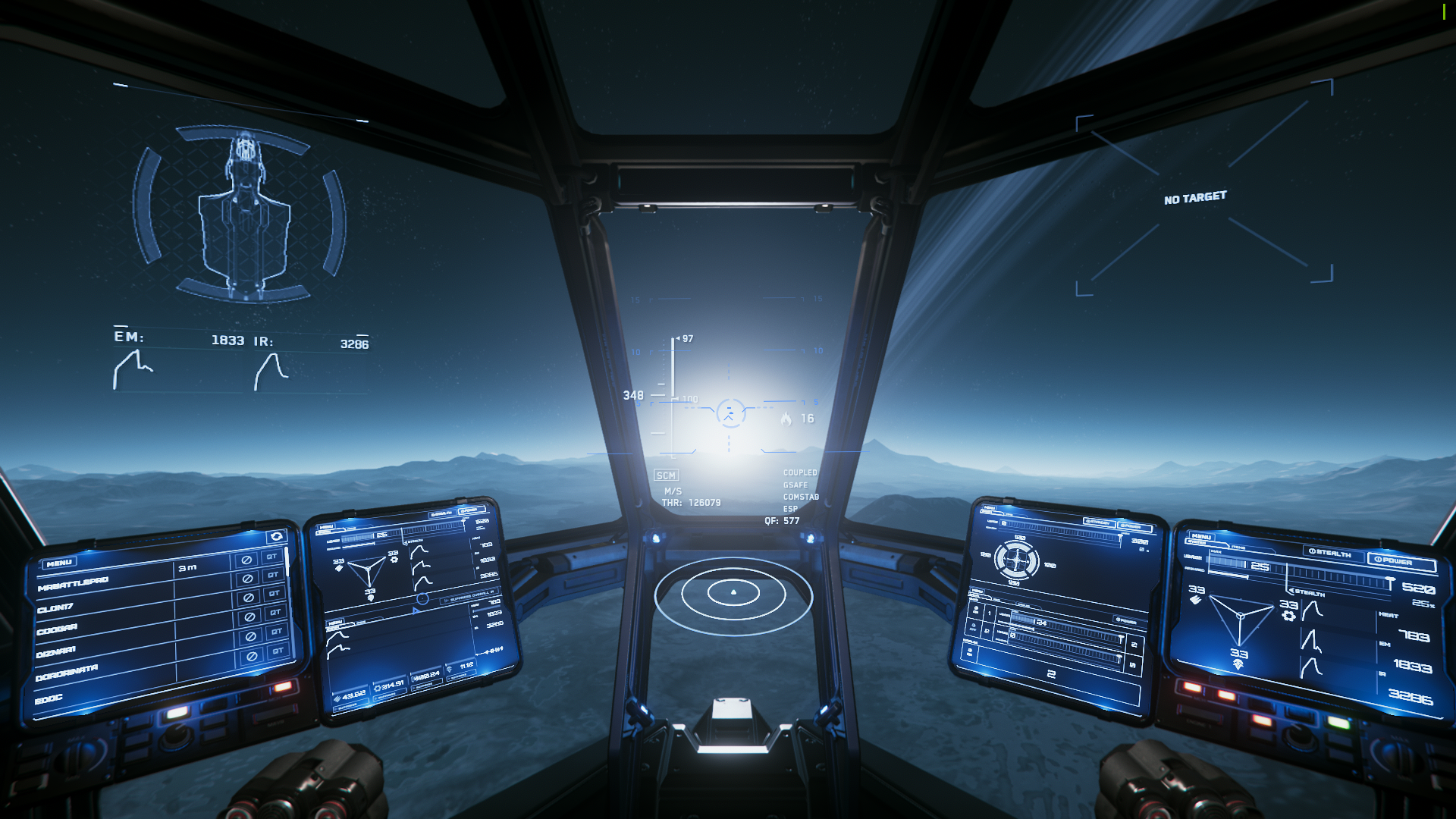
Task: Click the power throttle slider handle beside 520
Action: coord(1389,583)
